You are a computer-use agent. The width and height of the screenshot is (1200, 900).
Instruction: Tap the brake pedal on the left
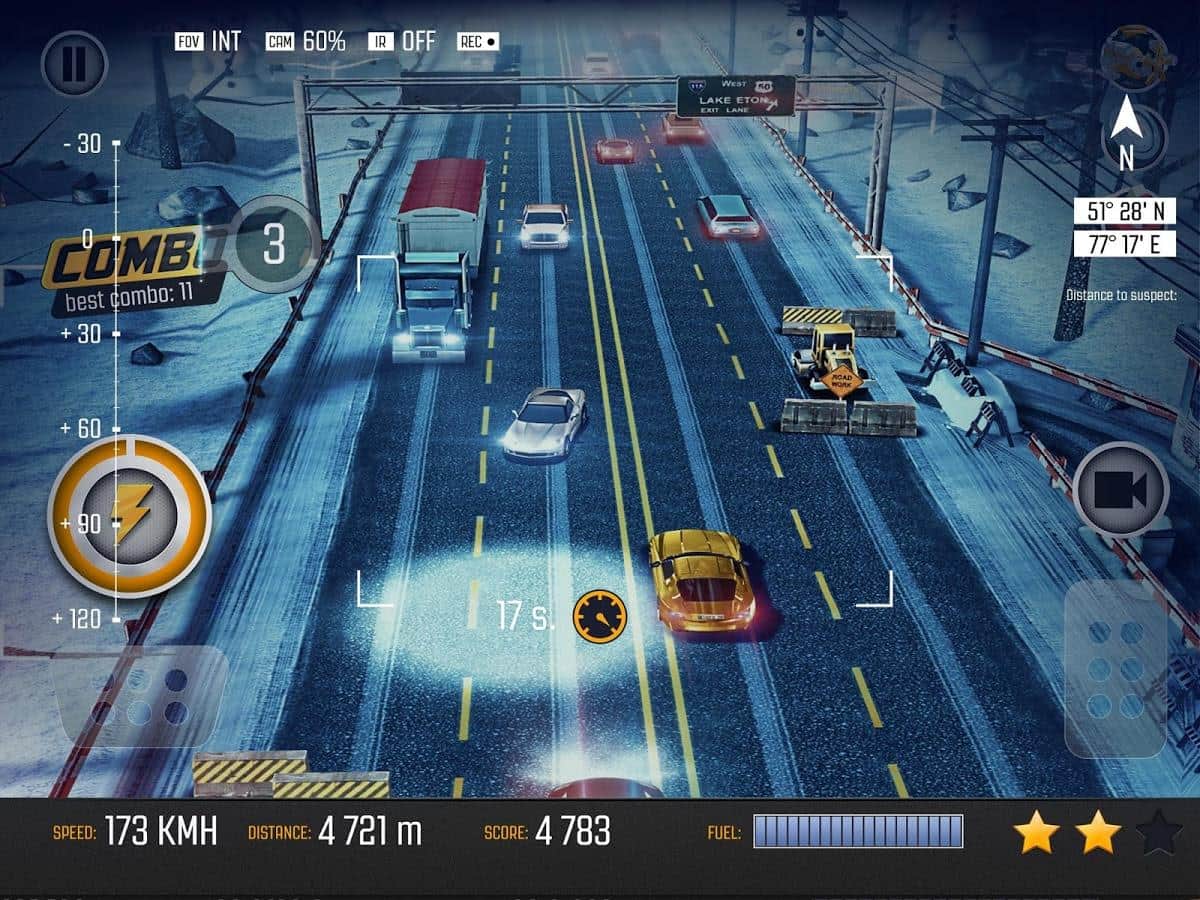click(x=140, y=696)
